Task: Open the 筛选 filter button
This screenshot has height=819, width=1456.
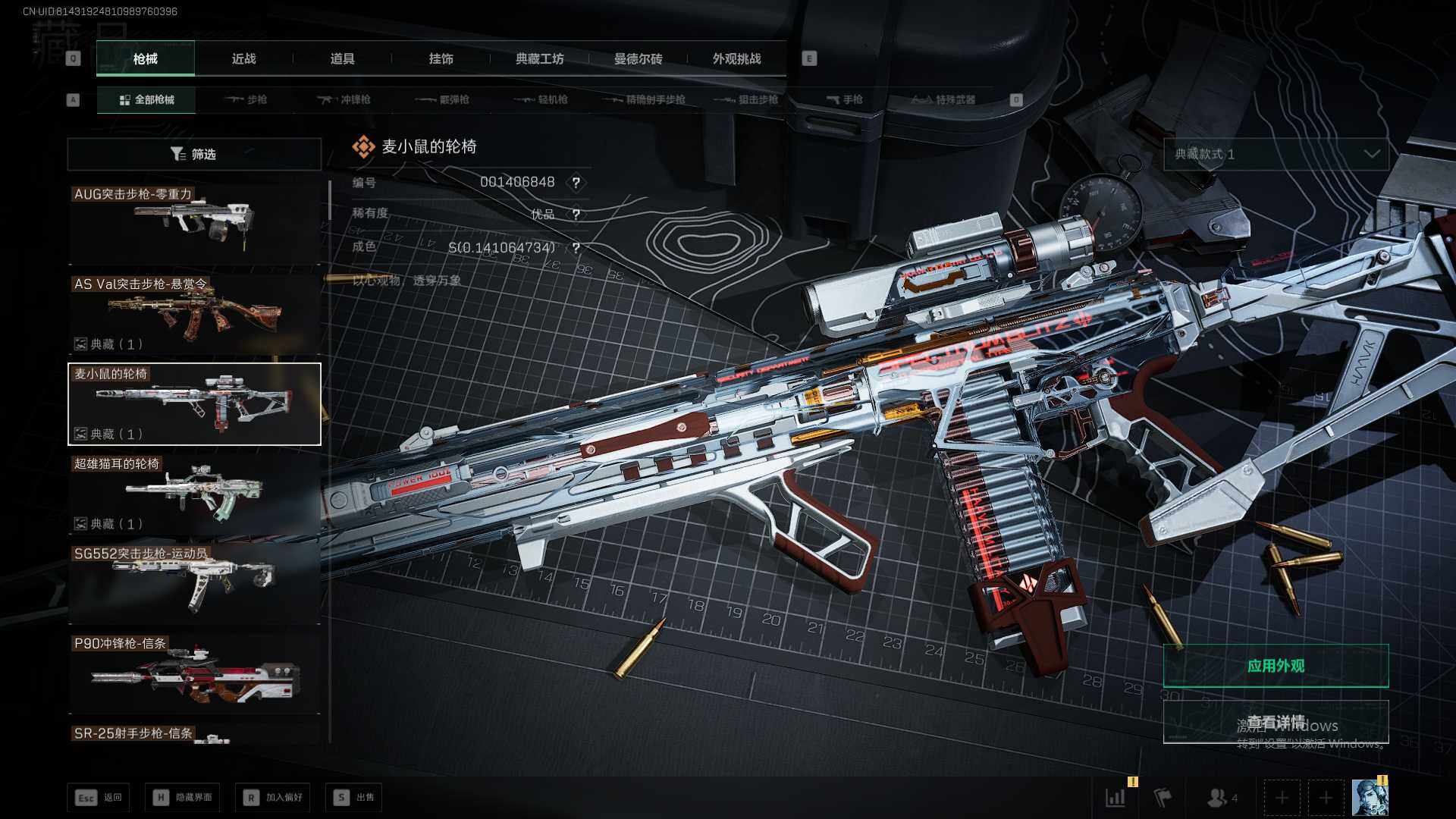Action: click(x=194, y=154)
